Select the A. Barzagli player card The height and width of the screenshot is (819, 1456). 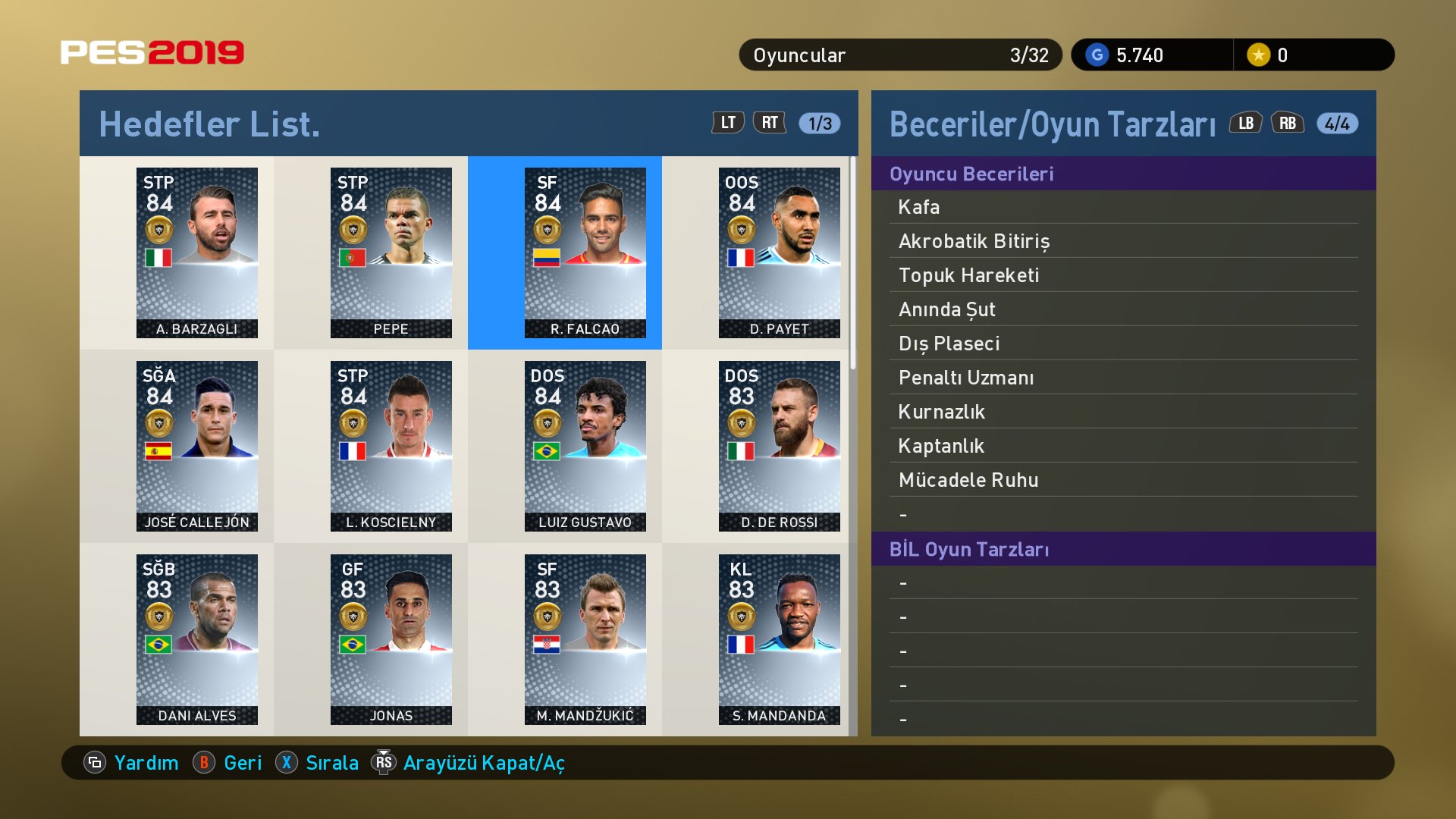pyautogui.click(x=197, y=253)
